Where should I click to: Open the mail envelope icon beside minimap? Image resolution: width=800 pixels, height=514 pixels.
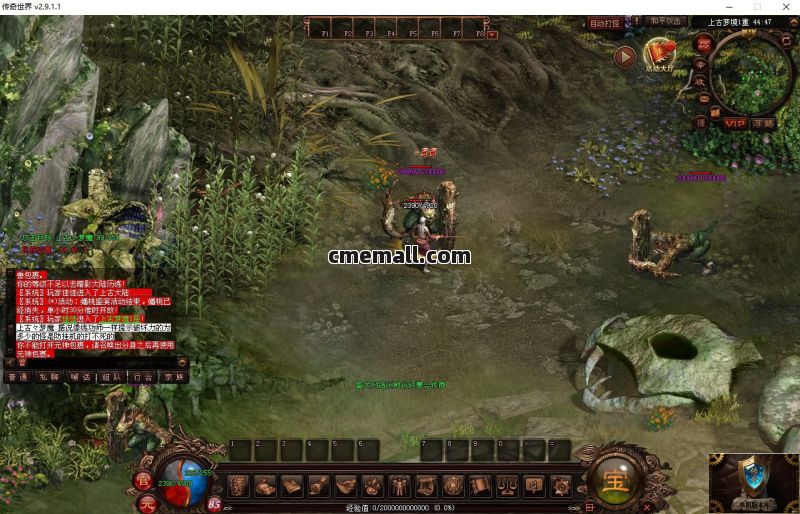click(703, 98)
